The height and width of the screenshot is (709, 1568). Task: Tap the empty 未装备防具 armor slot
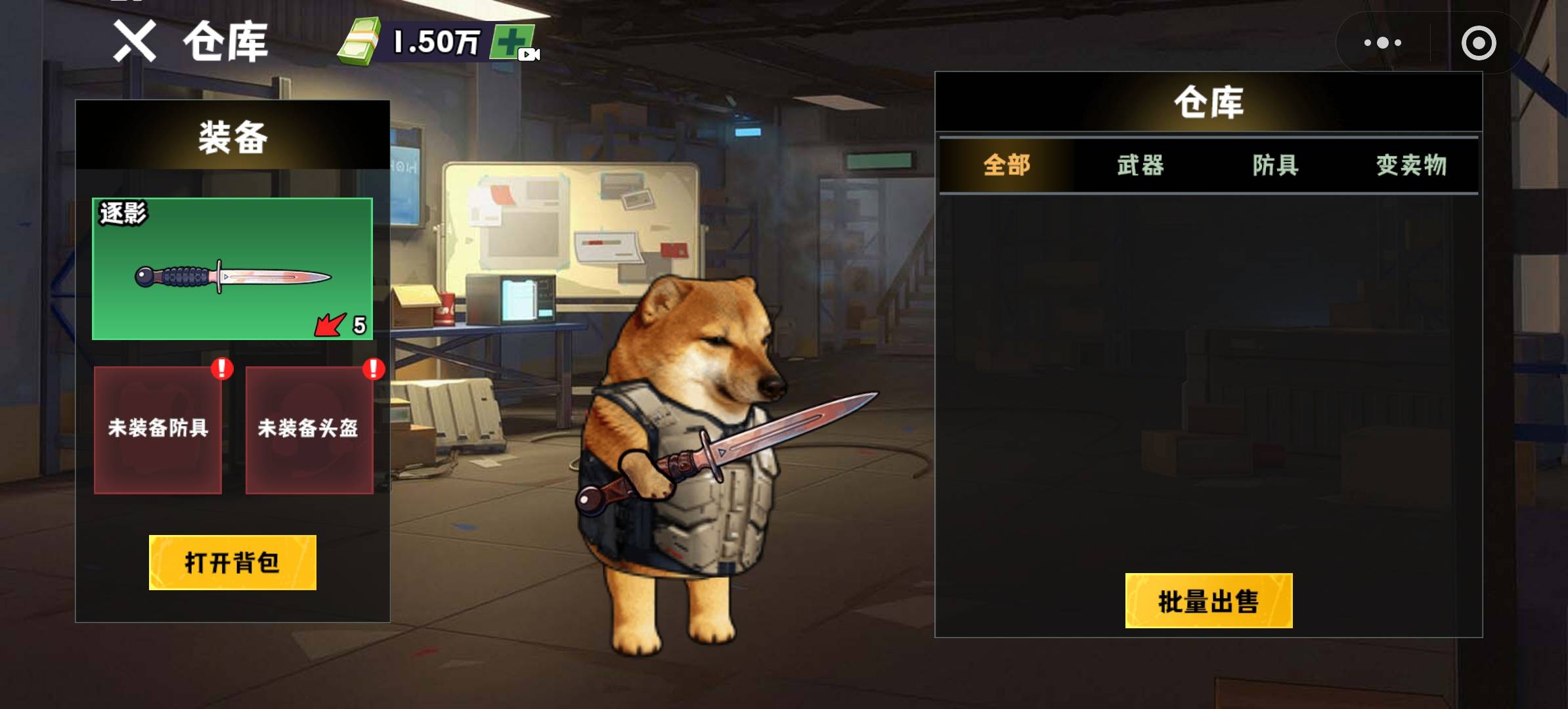[158, 429]
